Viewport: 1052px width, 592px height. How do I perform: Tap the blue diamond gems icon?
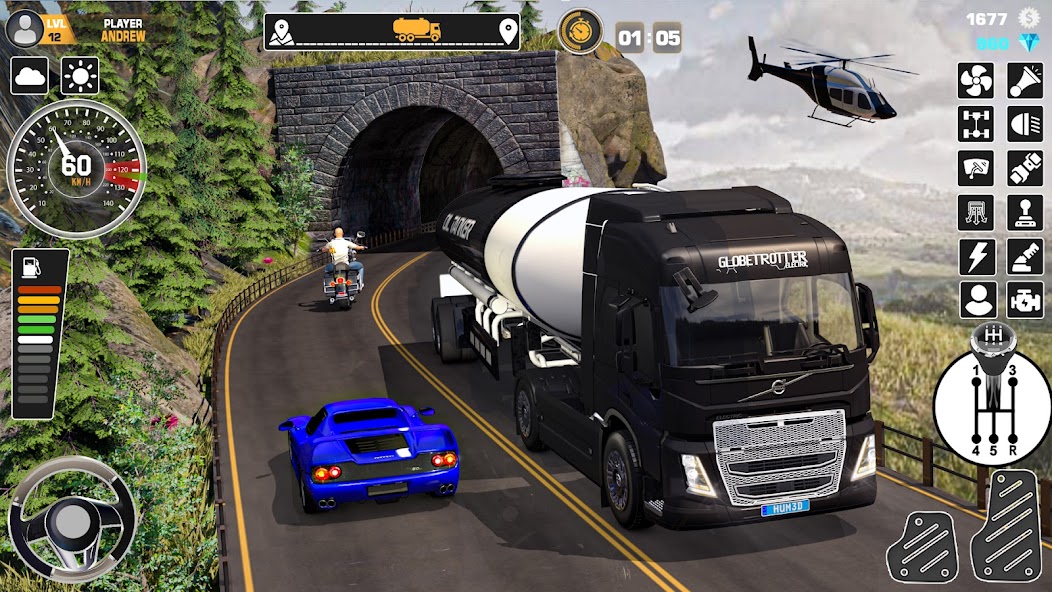click(1029, 45)
